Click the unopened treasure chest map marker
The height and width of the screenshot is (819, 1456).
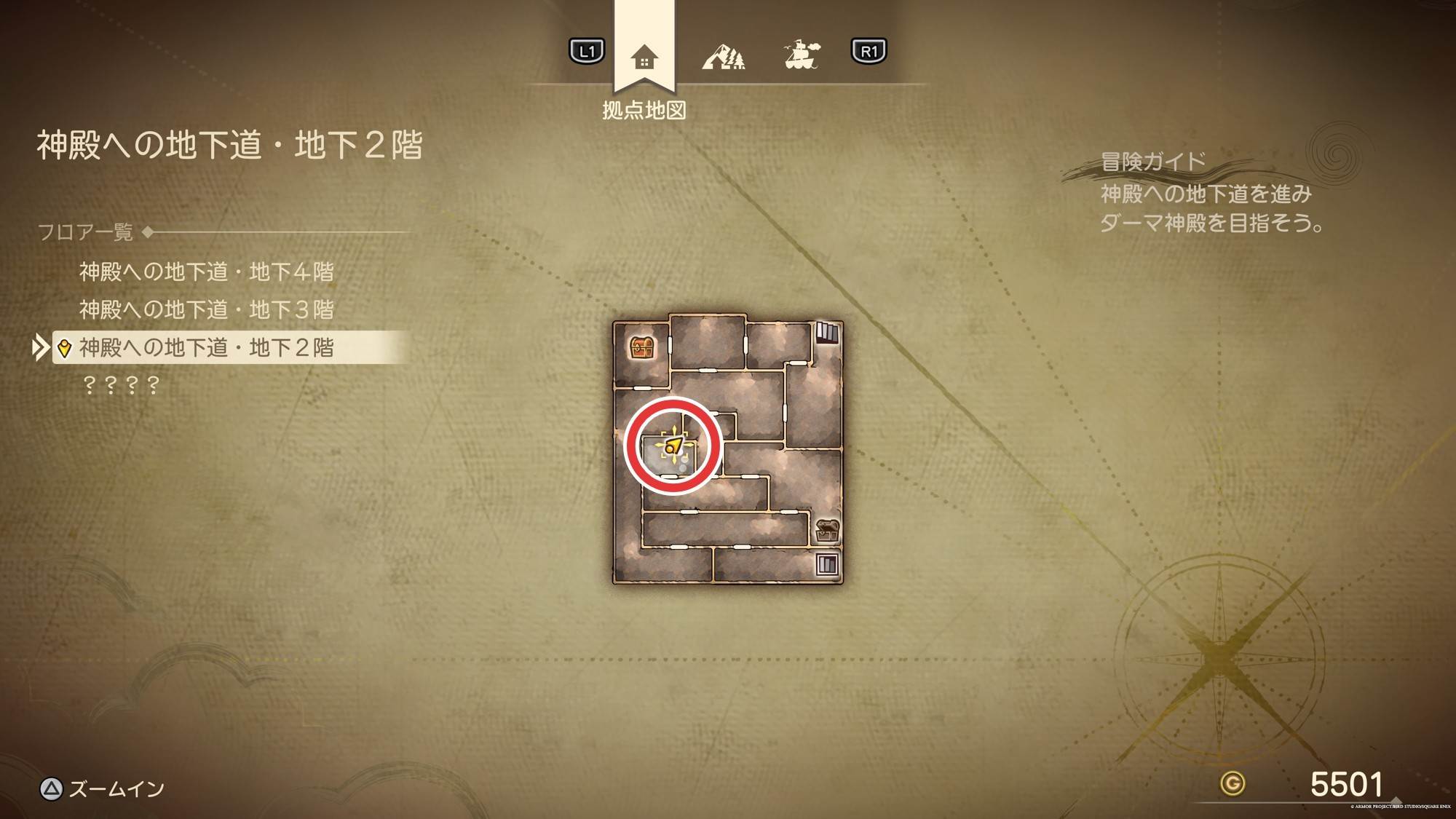click(x=641, y=347)
